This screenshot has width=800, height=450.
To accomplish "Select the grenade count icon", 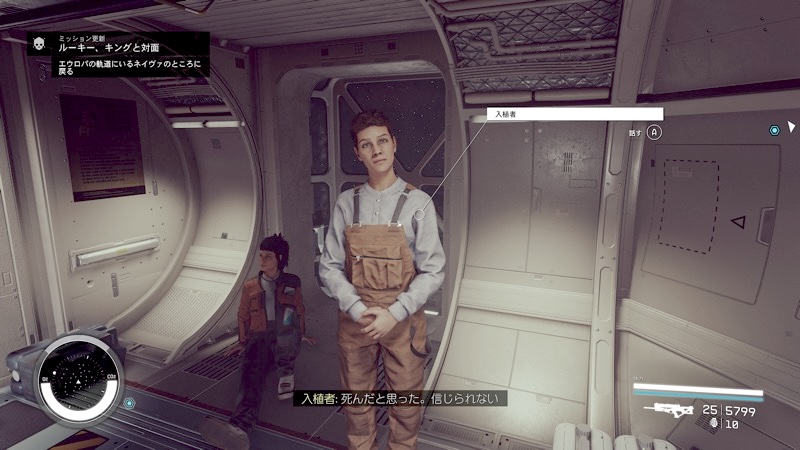I will click(x=711, y=424).
